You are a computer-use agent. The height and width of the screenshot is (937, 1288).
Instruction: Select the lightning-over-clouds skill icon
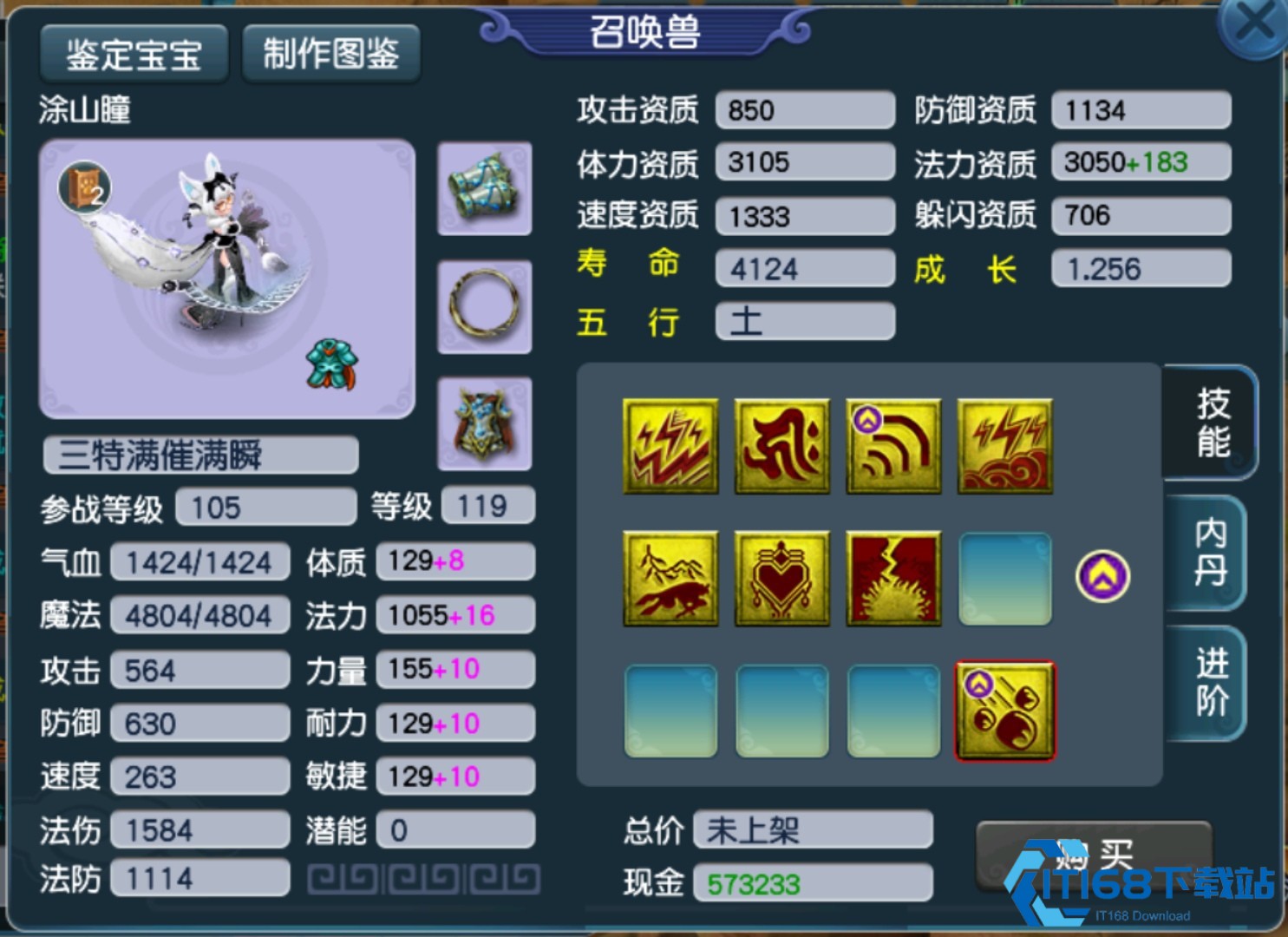click(1004, 445)
